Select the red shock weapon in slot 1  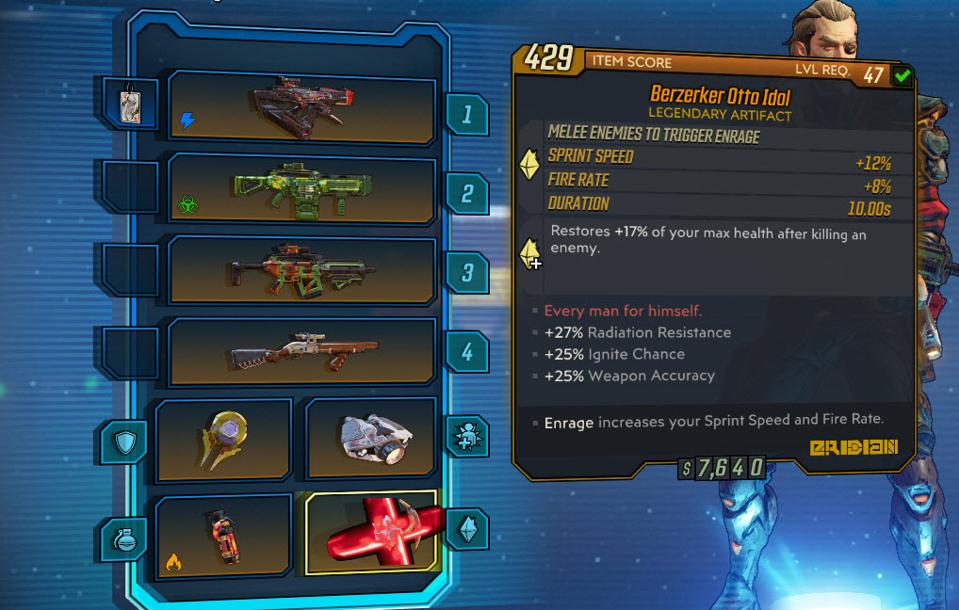click(302, 108)
